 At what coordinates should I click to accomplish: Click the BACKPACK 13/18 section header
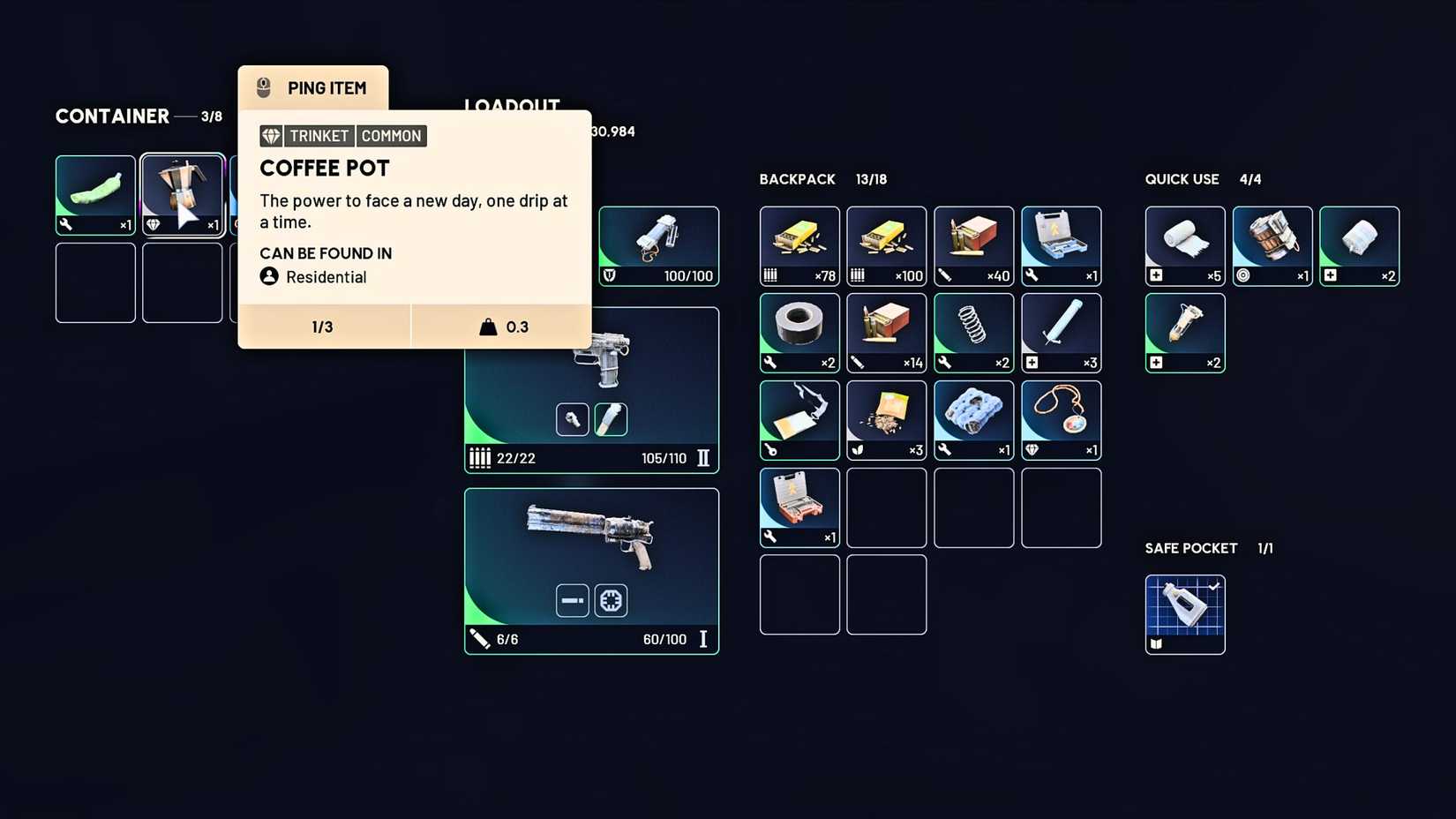(821, 179)
